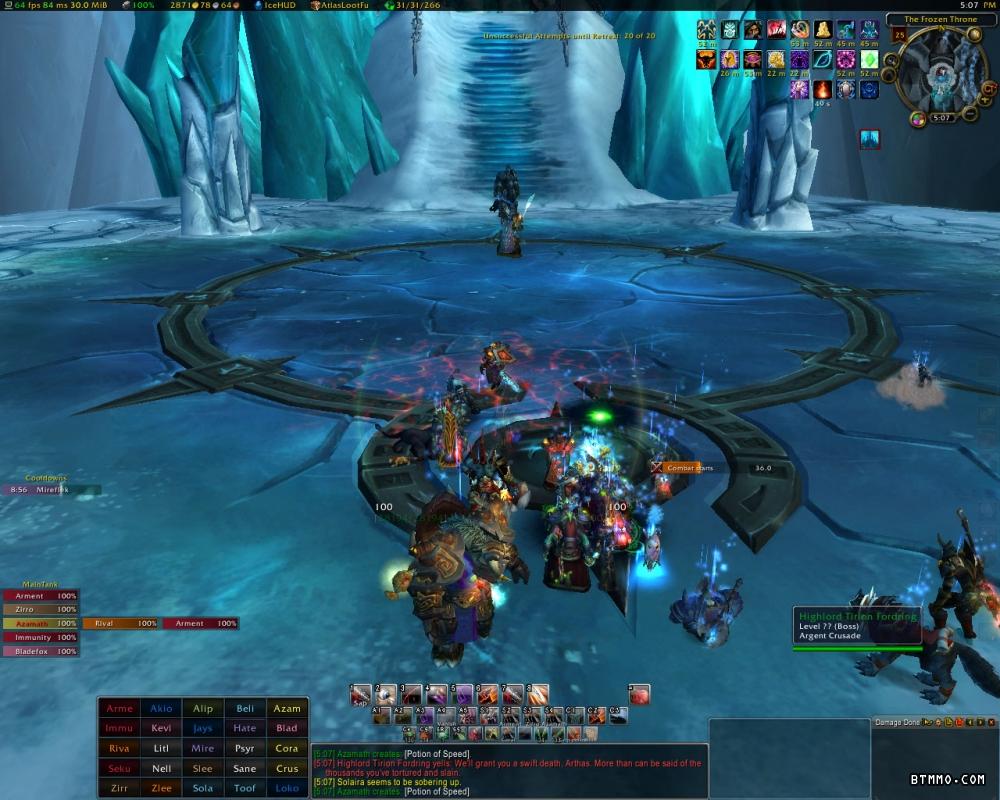Select Bladefox in the main tank list

(x=40, y=651)
